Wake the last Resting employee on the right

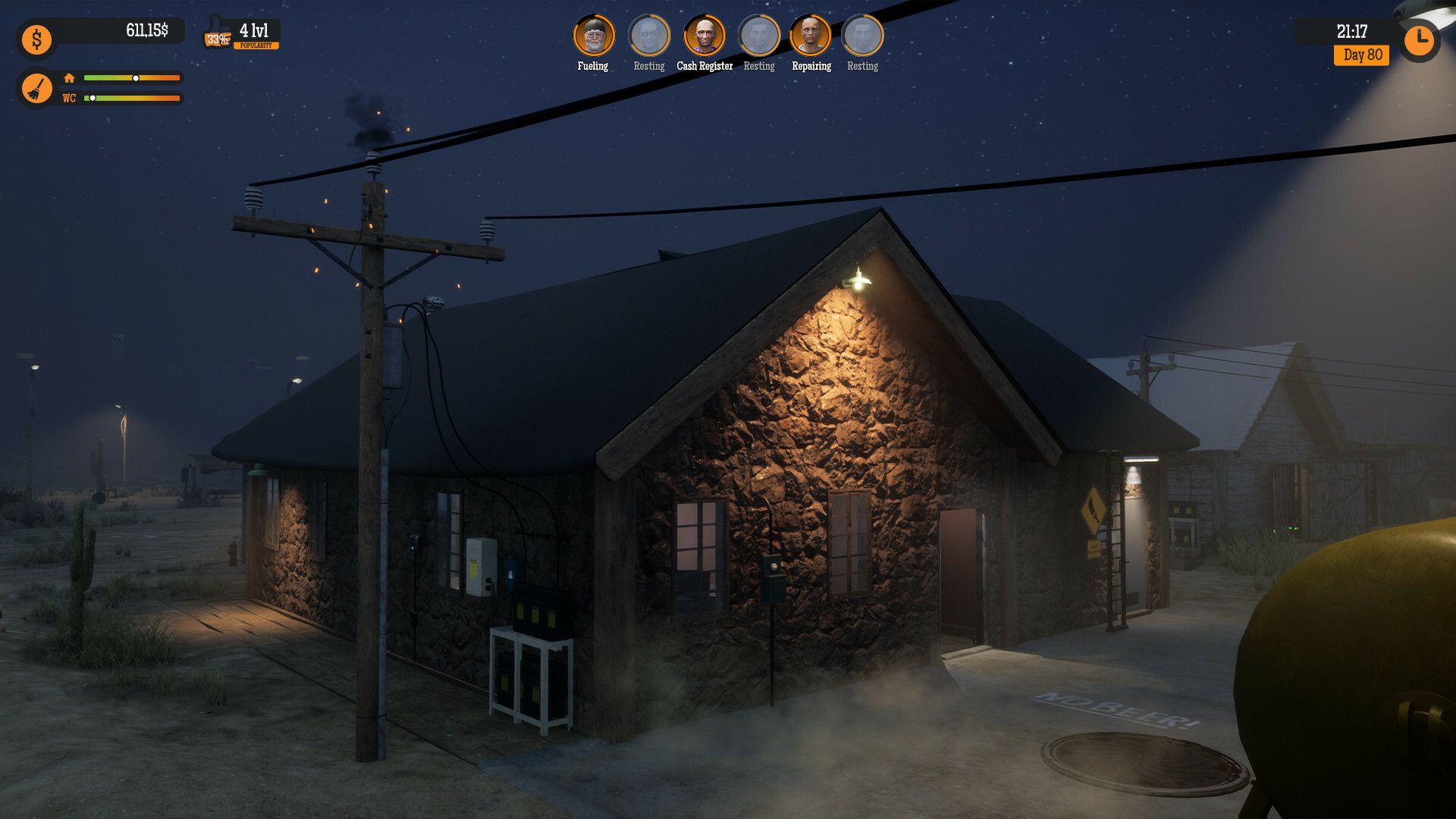coord(861,34)
